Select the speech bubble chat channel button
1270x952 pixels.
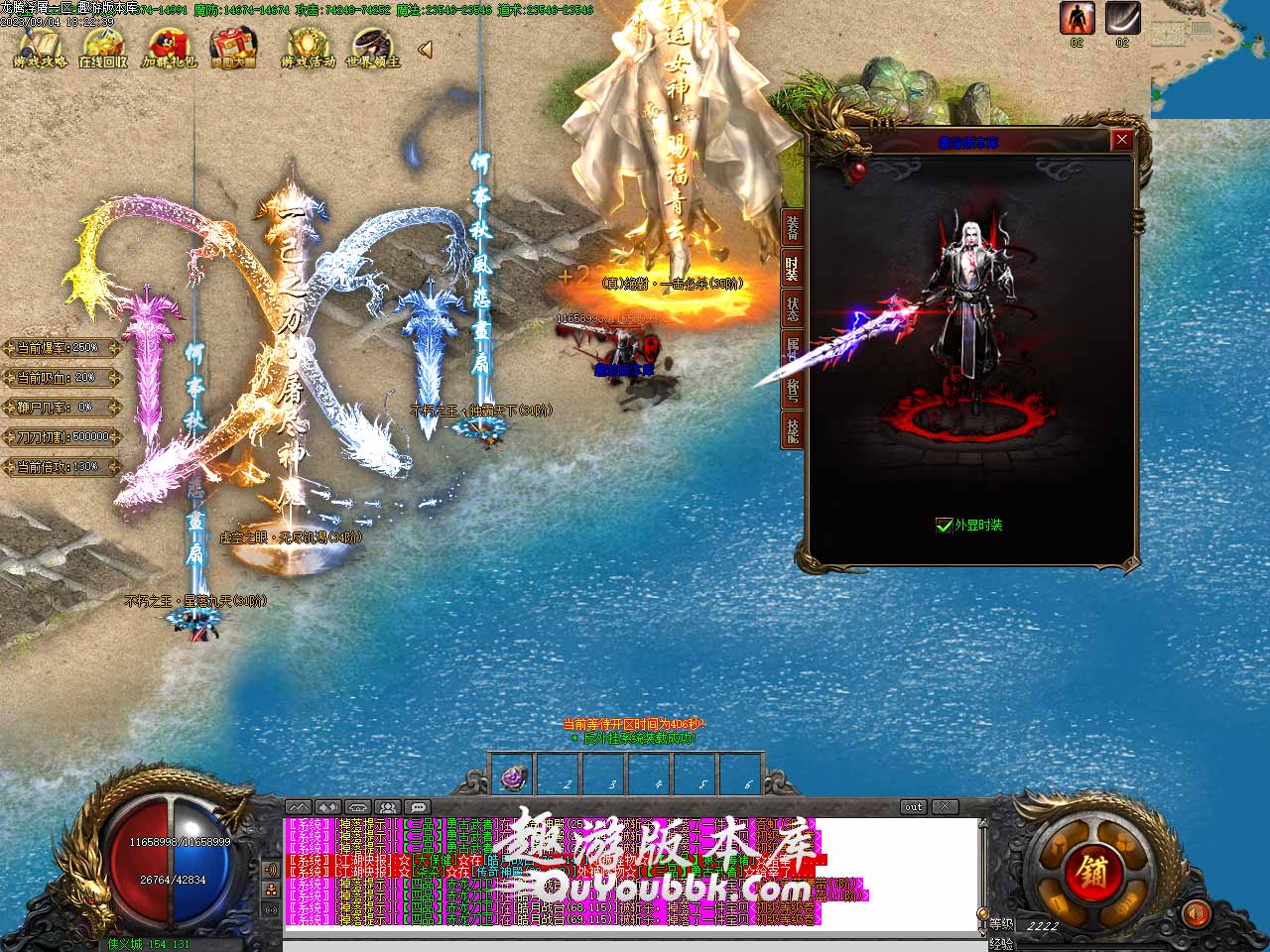click(x=418, y=807)
